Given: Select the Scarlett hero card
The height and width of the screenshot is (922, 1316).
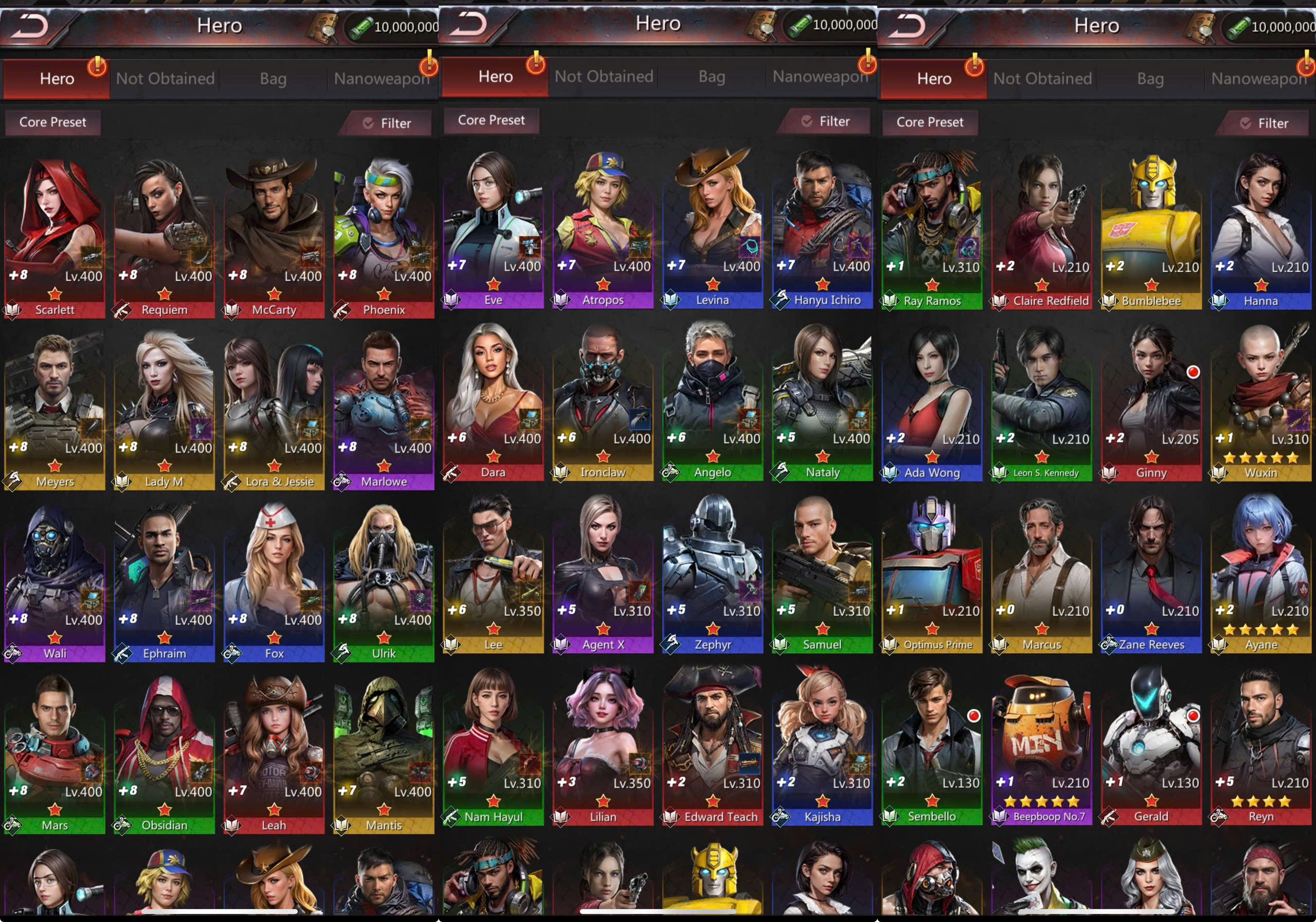Looking at the screenshot, I should [x=54, y=235].
